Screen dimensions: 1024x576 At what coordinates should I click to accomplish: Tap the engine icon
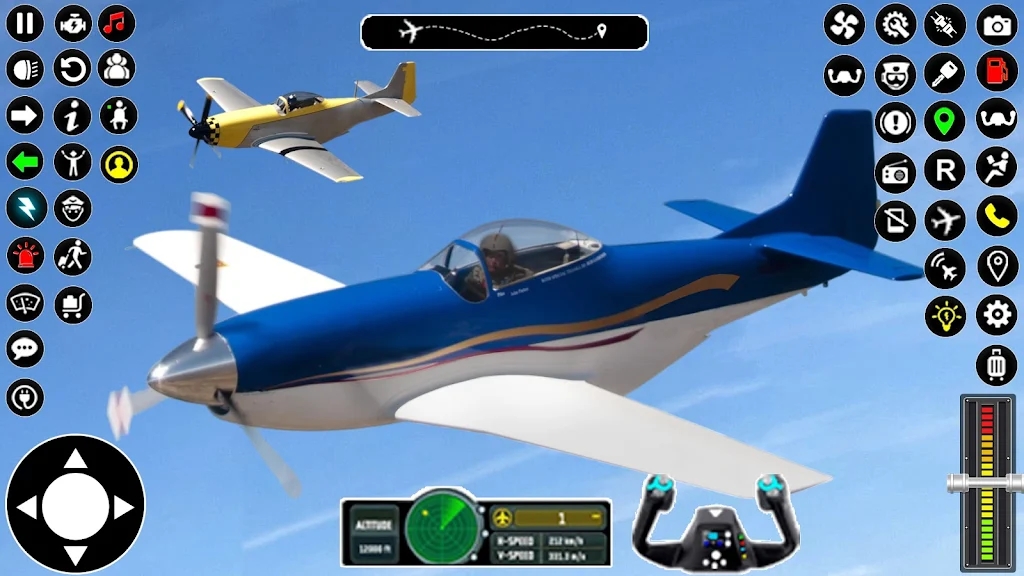(x=72, y=23)
